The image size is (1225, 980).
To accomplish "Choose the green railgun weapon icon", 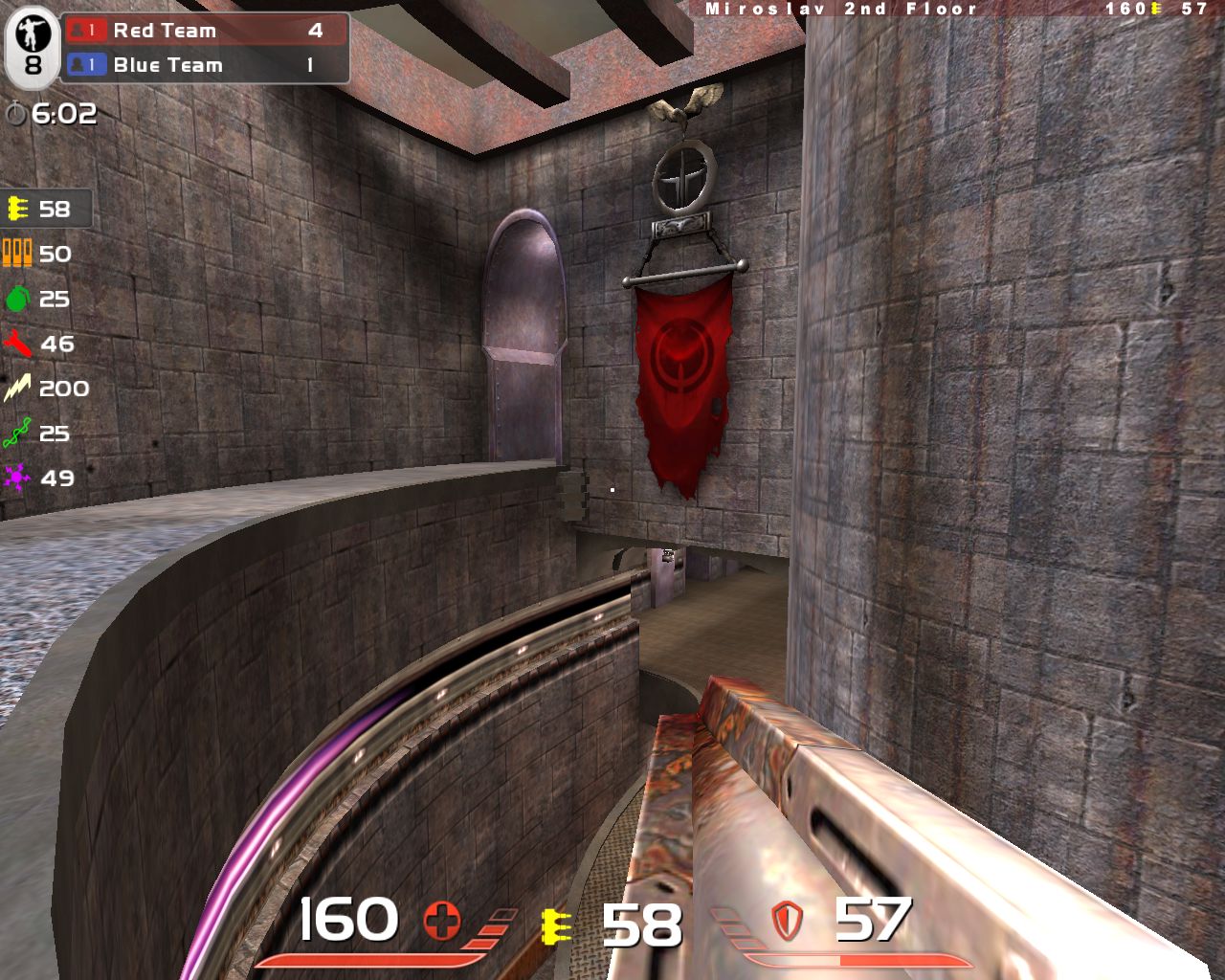I will tap(17, 434).
